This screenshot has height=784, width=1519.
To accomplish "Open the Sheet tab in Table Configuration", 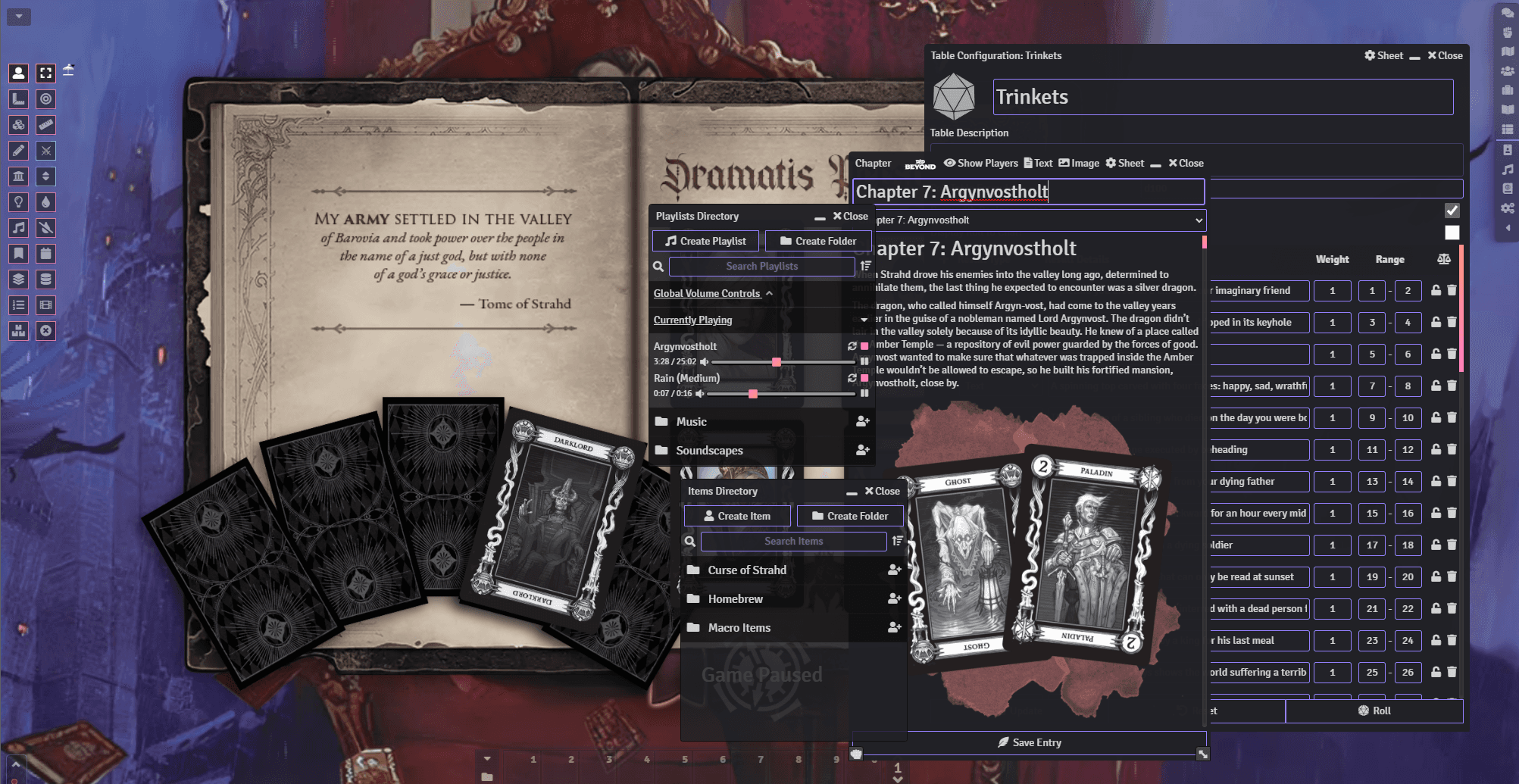I will click(x=1384, y=55).
